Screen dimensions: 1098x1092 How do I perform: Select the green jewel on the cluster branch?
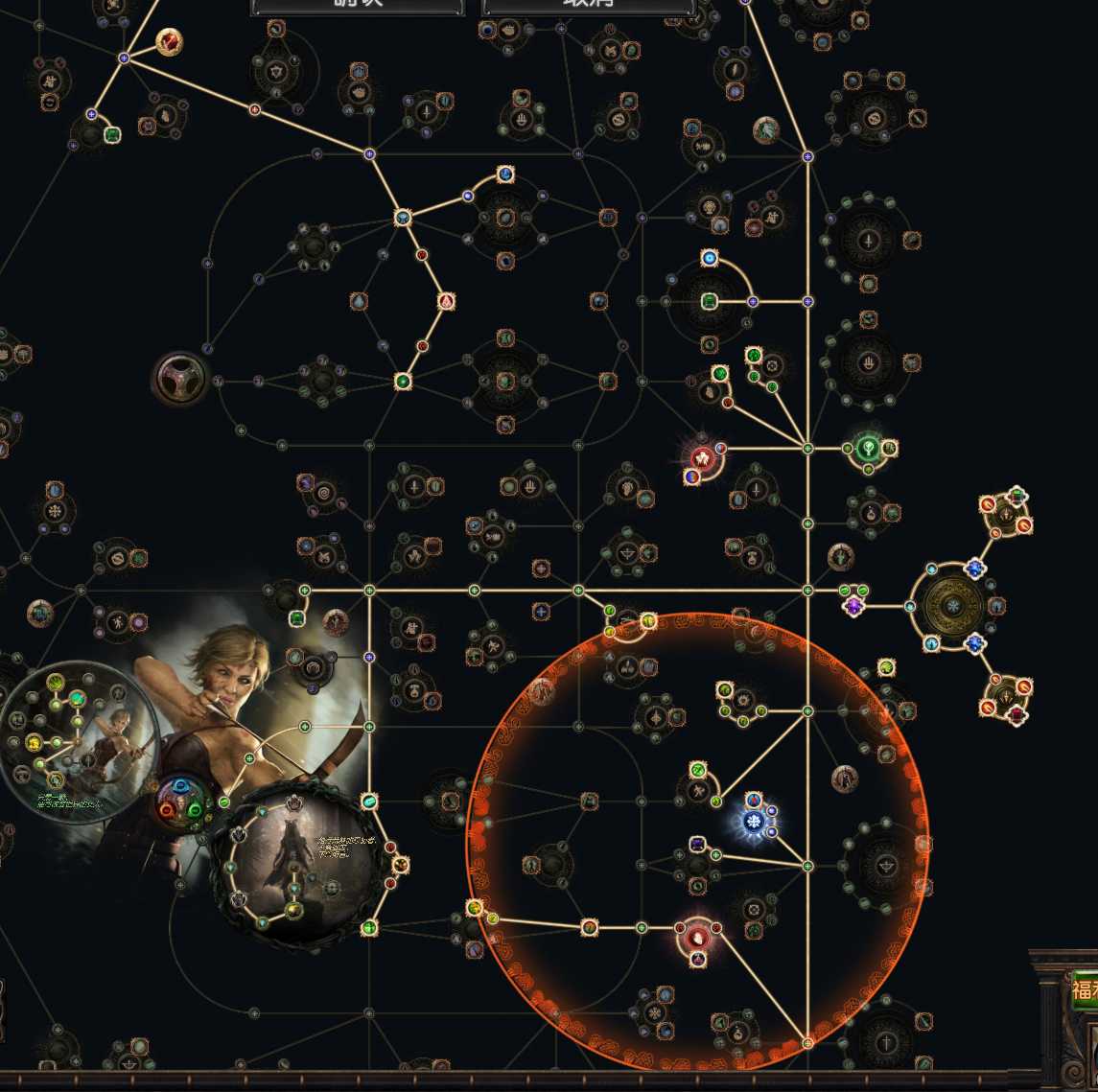point(1017,495)
